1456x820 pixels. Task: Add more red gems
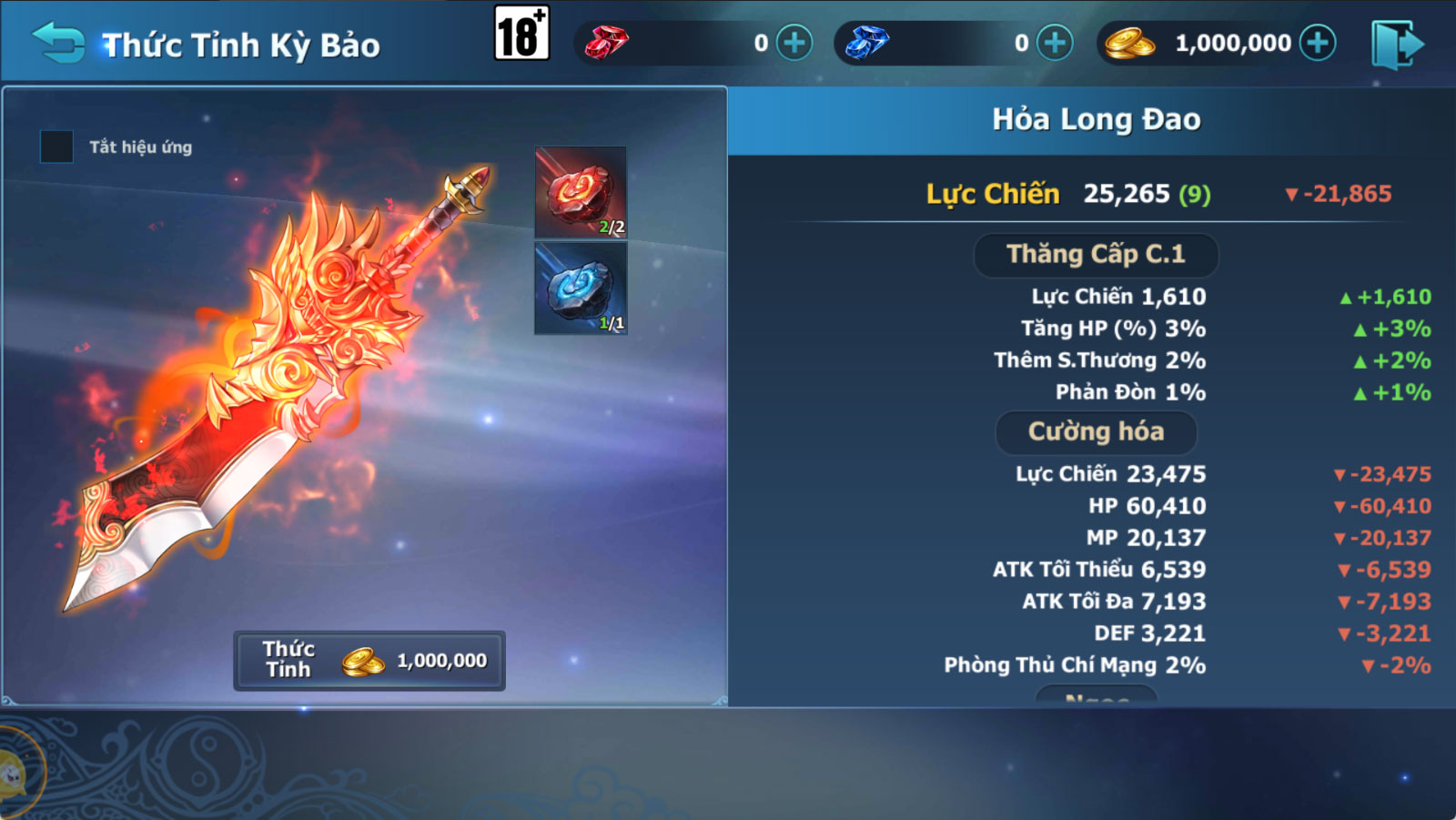click(x=794, y=43)
